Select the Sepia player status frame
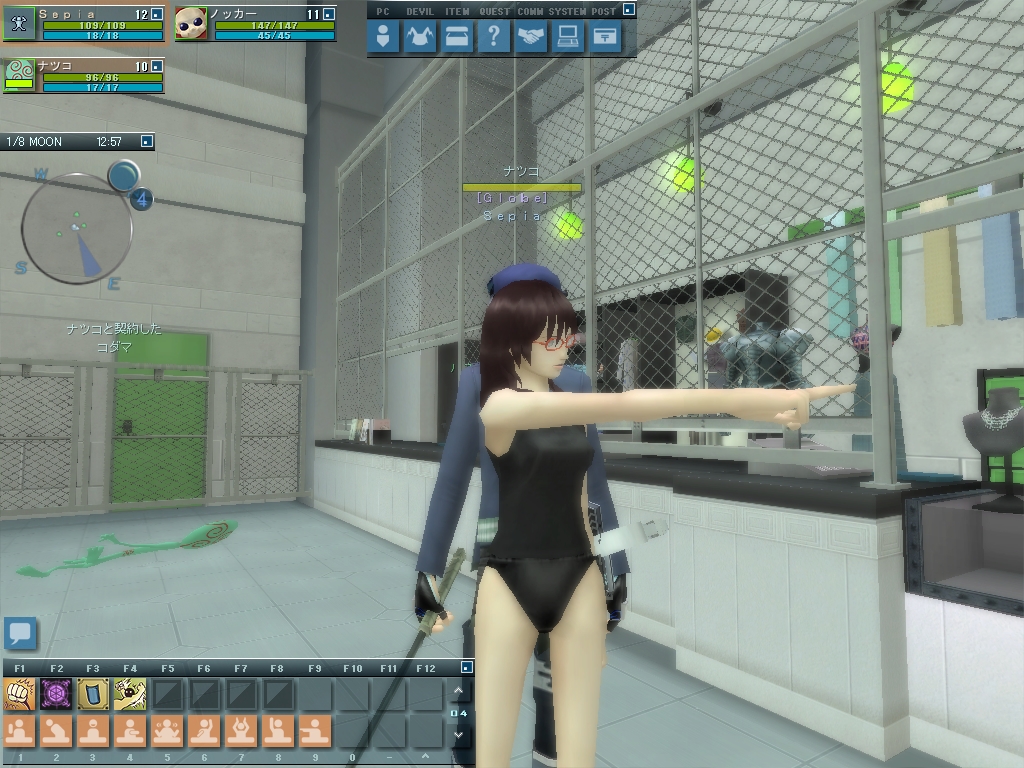Image resolution: width=1024 pixels, height=768 pixels. point(84,23)
